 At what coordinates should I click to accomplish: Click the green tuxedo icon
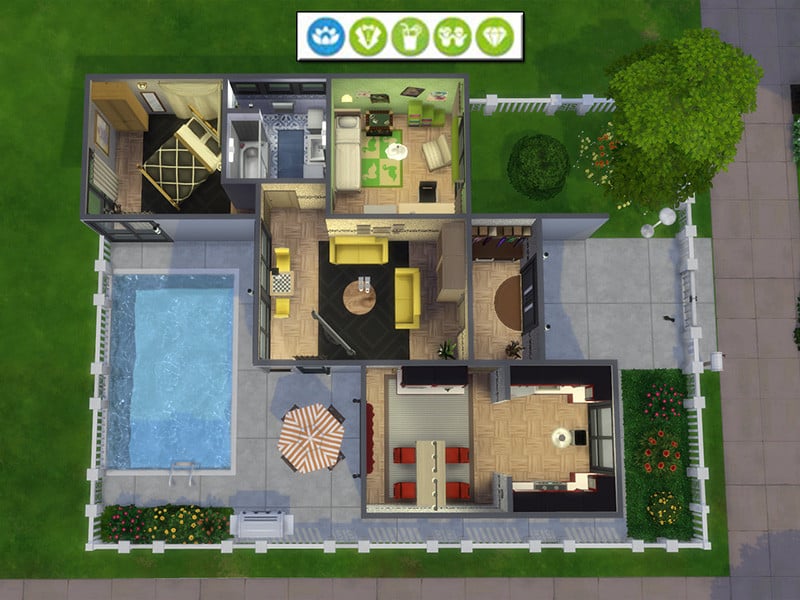tap(368, 37)
